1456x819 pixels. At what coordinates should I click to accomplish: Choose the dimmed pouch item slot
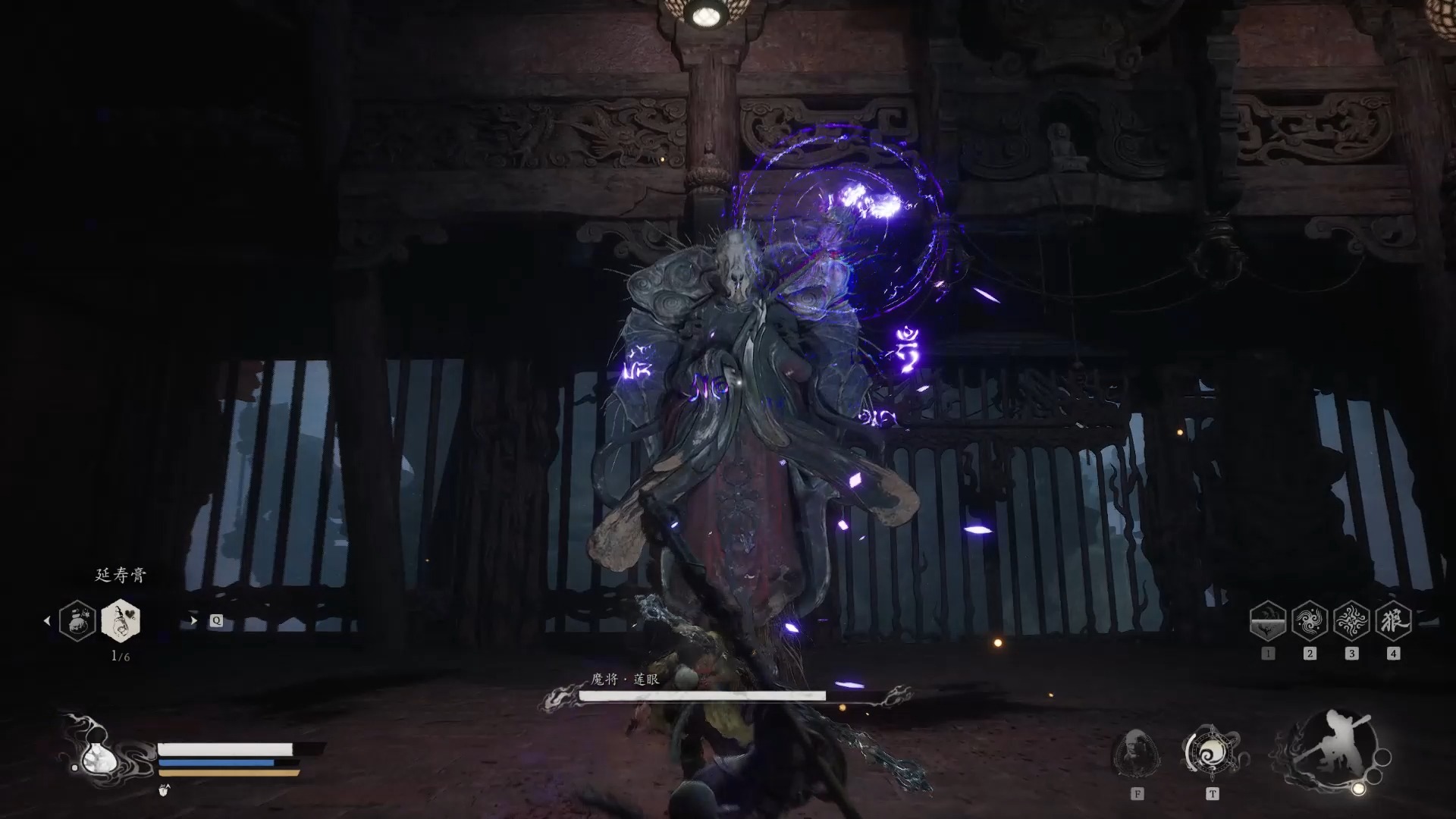pyautogui.click(x=77, y=620)
